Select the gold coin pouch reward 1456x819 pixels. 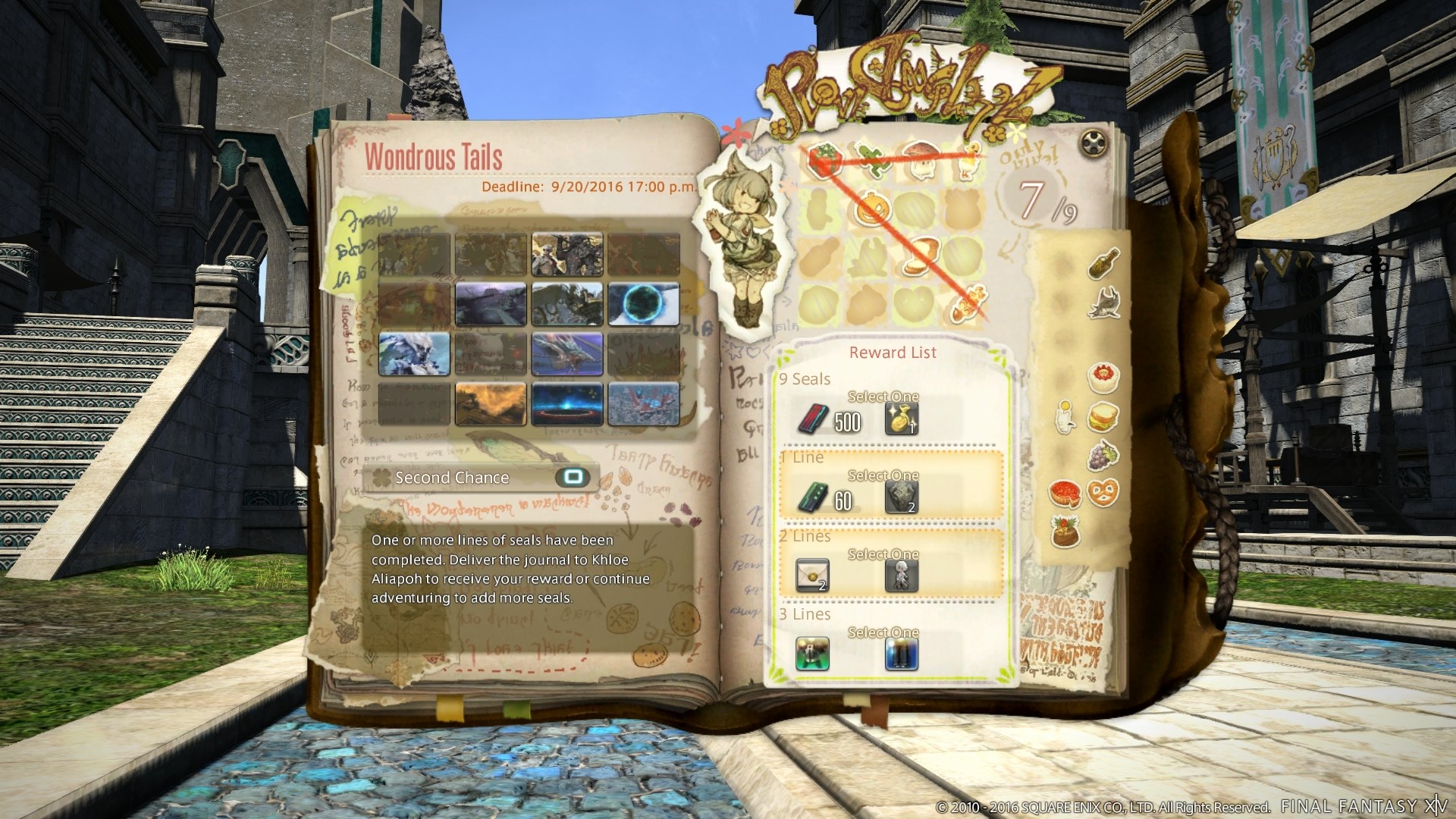point(902,419)
